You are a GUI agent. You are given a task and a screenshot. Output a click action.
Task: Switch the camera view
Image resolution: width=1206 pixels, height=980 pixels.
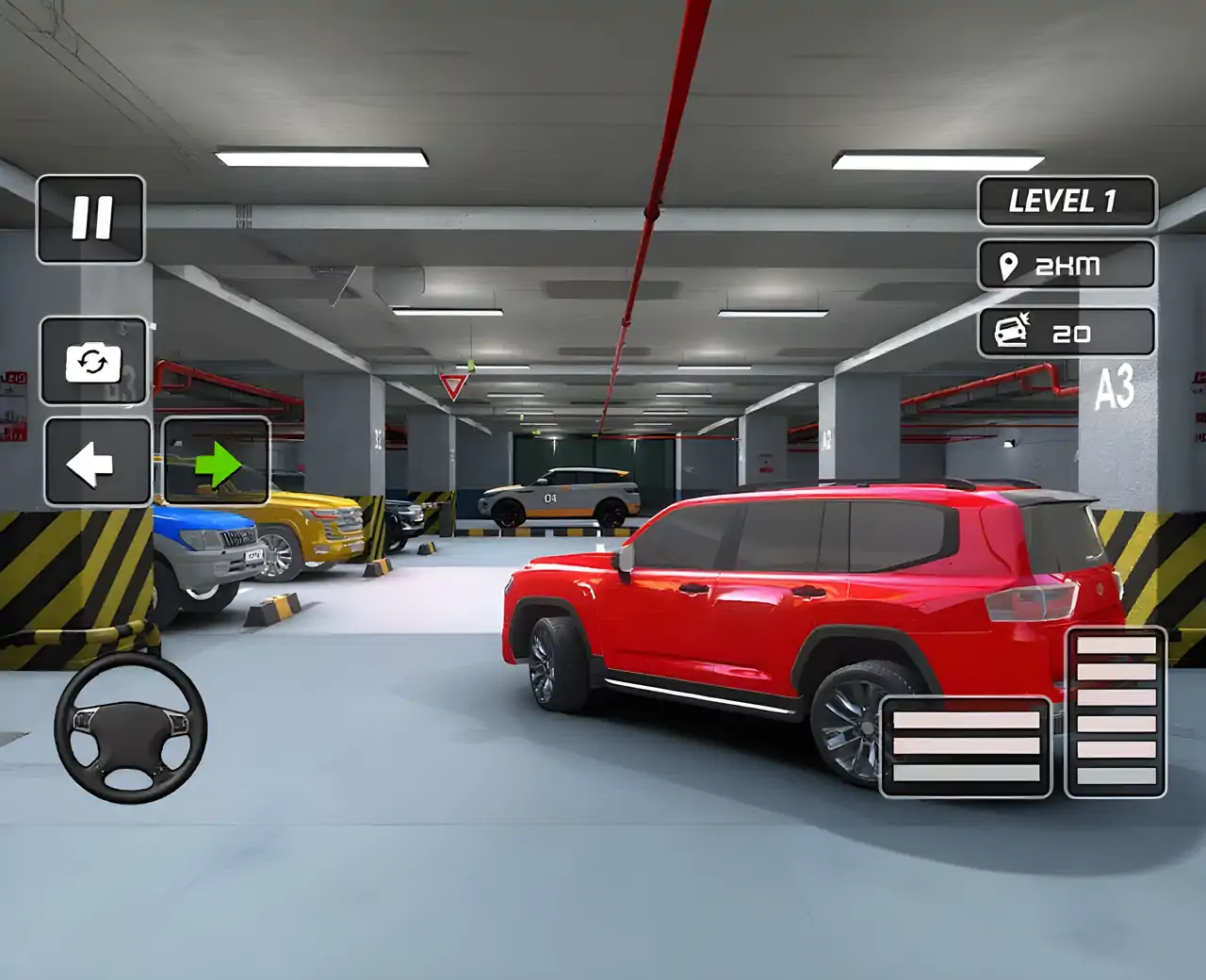point(93,362)
